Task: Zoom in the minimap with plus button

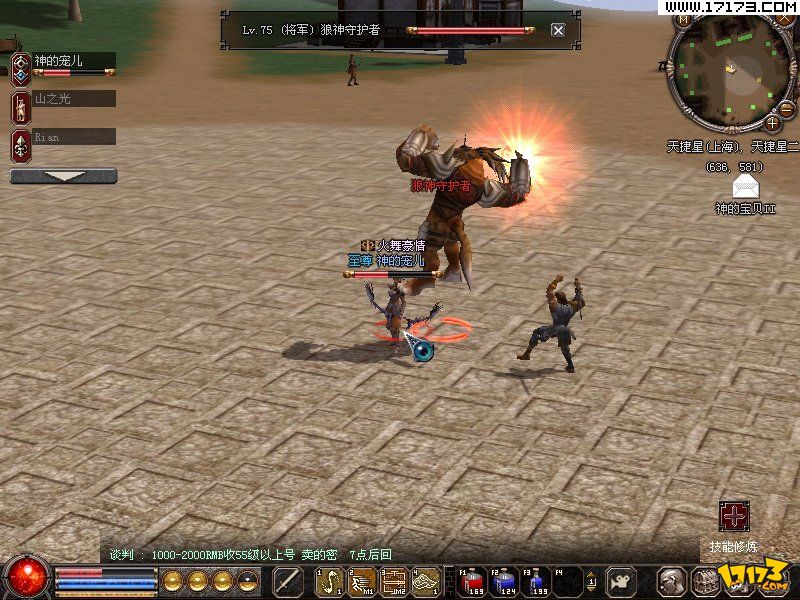Action: 772,123
